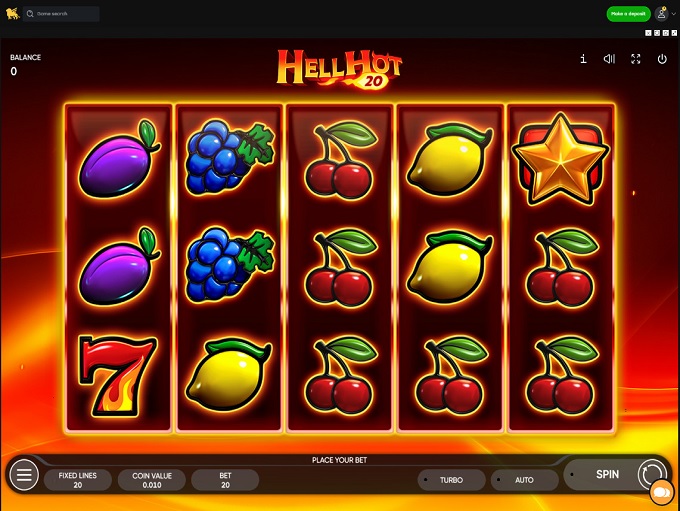Open the game info paytable
This screenshot has width=680, height=511.
point(583,59)
